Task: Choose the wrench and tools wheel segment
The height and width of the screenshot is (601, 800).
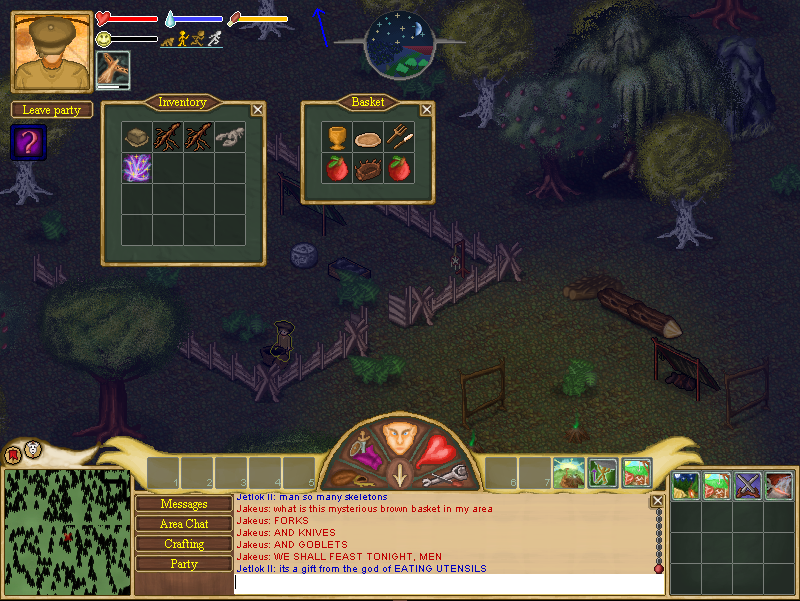Action: point(441,477)
